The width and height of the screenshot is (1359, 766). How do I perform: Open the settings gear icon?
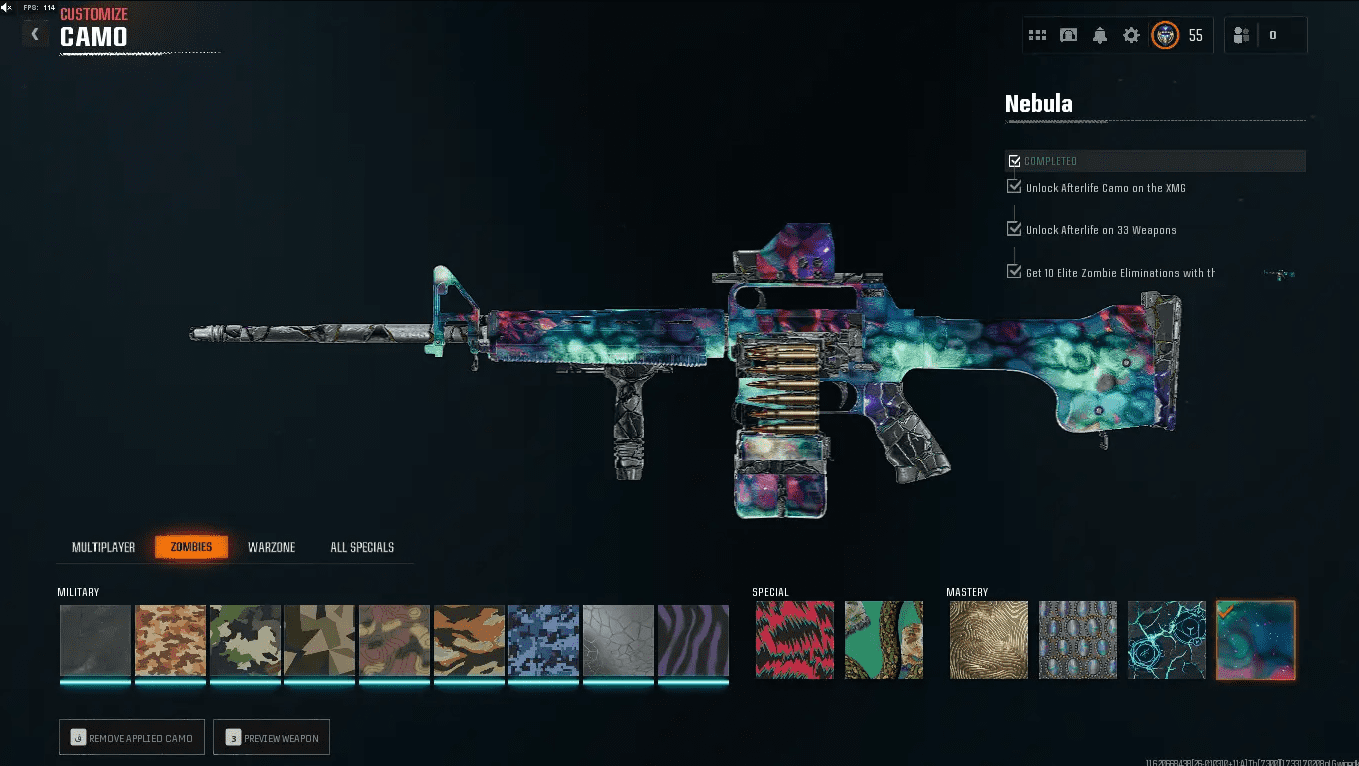coord(1131,36)
